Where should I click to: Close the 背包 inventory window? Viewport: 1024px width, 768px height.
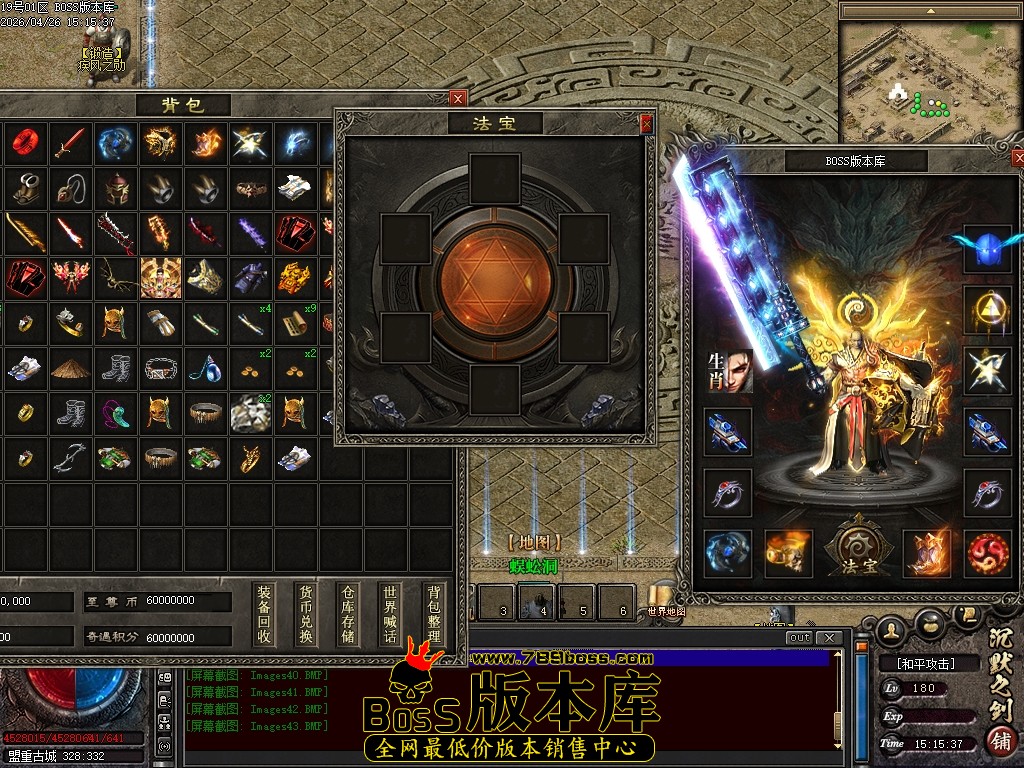[458, 98]
